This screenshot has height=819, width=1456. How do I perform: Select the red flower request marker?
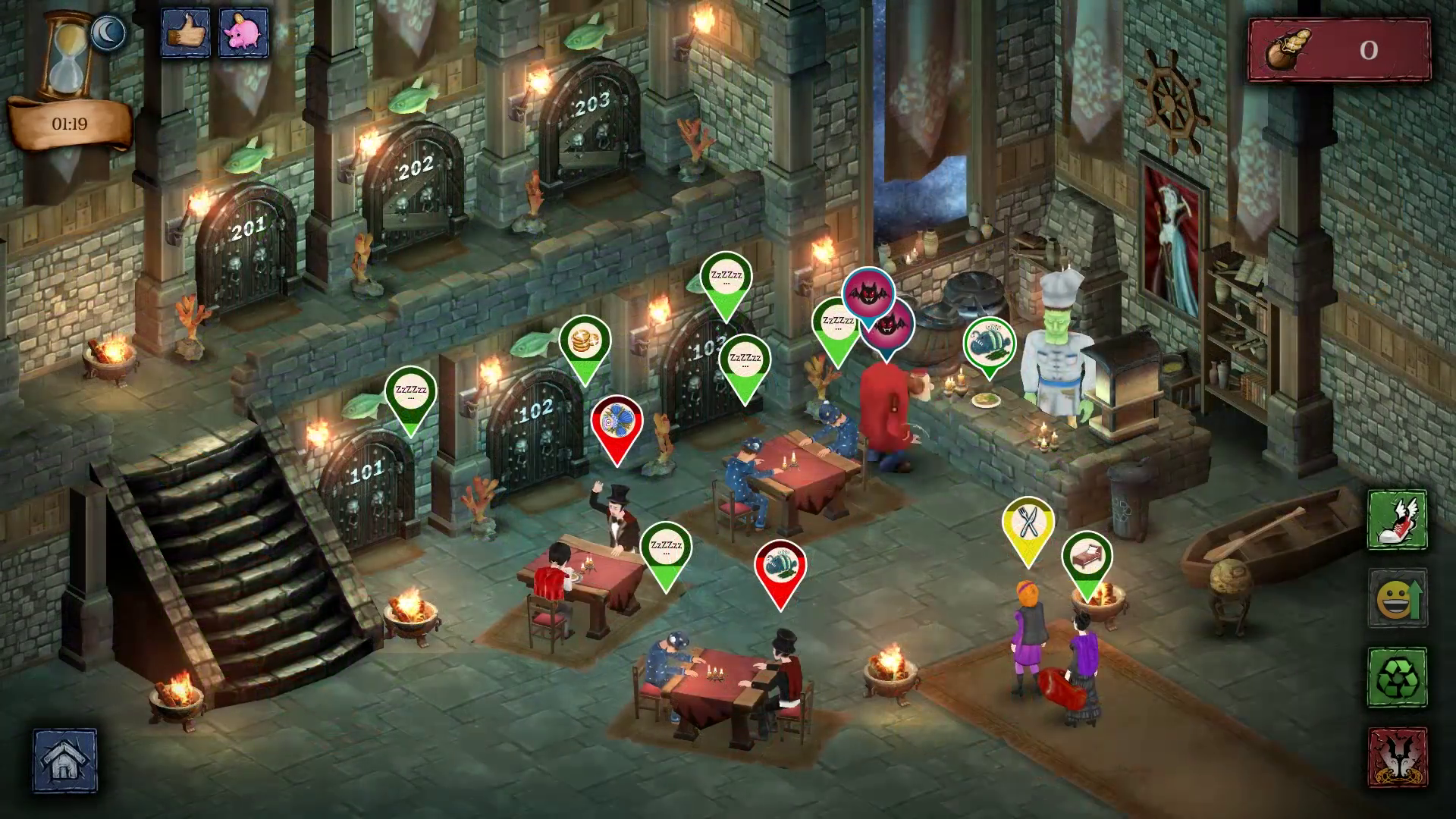pyautogui.click(x=617, y=422)
